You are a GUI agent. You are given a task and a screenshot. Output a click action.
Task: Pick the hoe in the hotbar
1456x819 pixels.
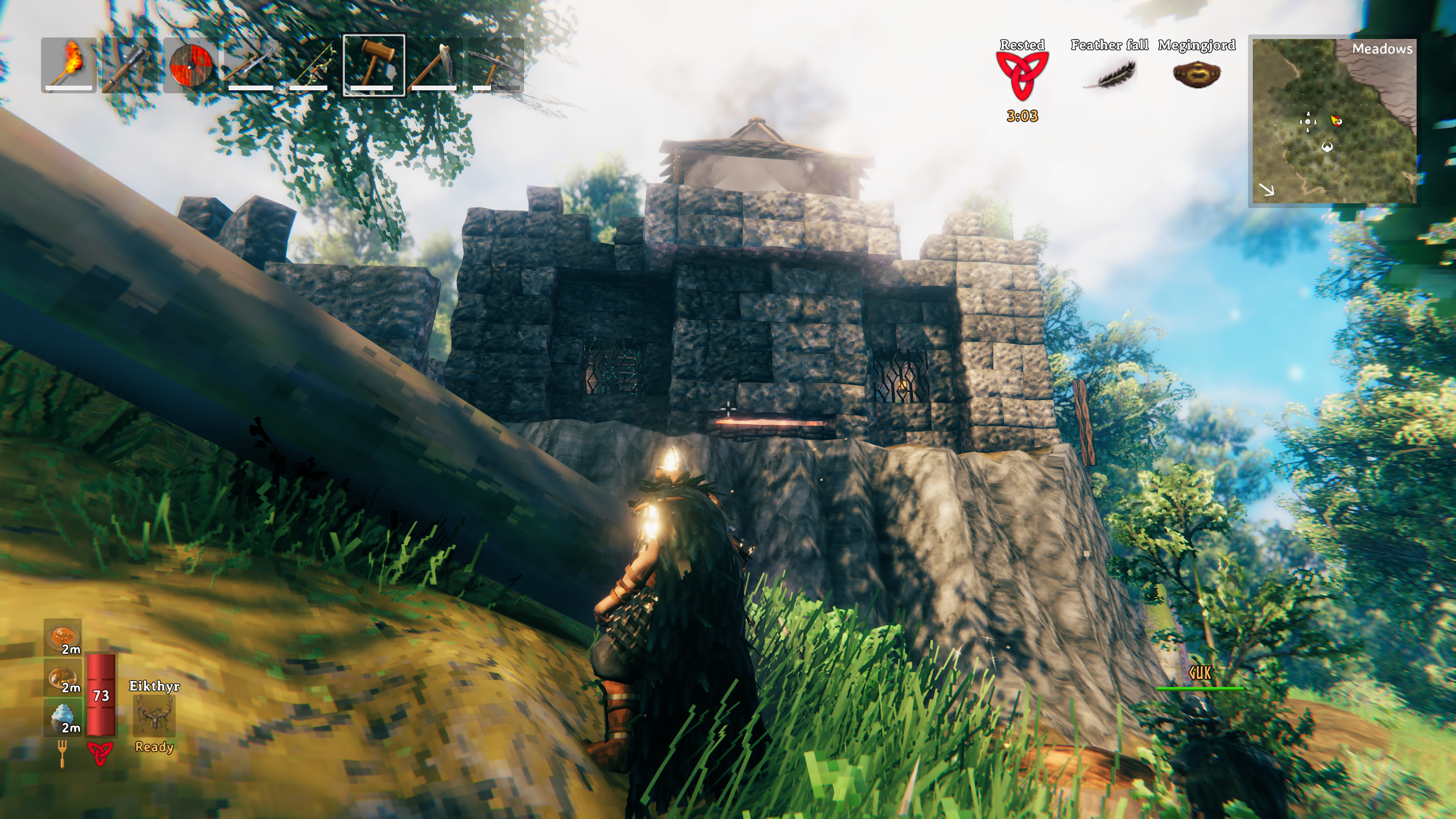point(435,64)
